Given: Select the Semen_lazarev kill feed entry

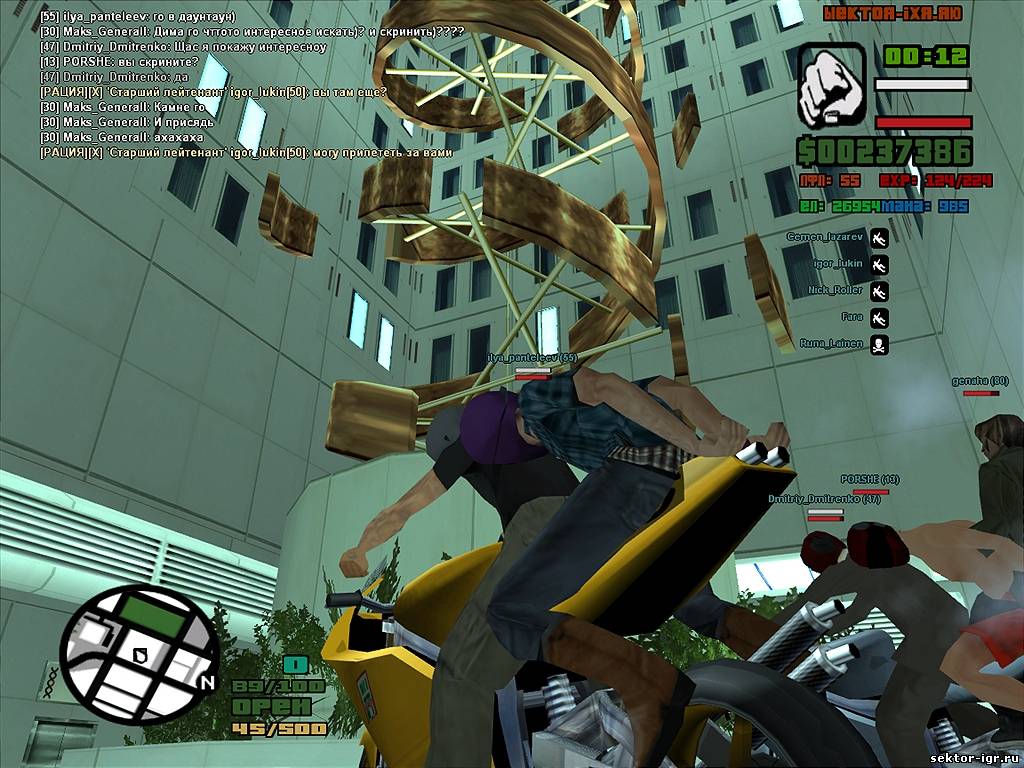Looking at the screenshot, I should pyautogui.click(x=821, y=237).
